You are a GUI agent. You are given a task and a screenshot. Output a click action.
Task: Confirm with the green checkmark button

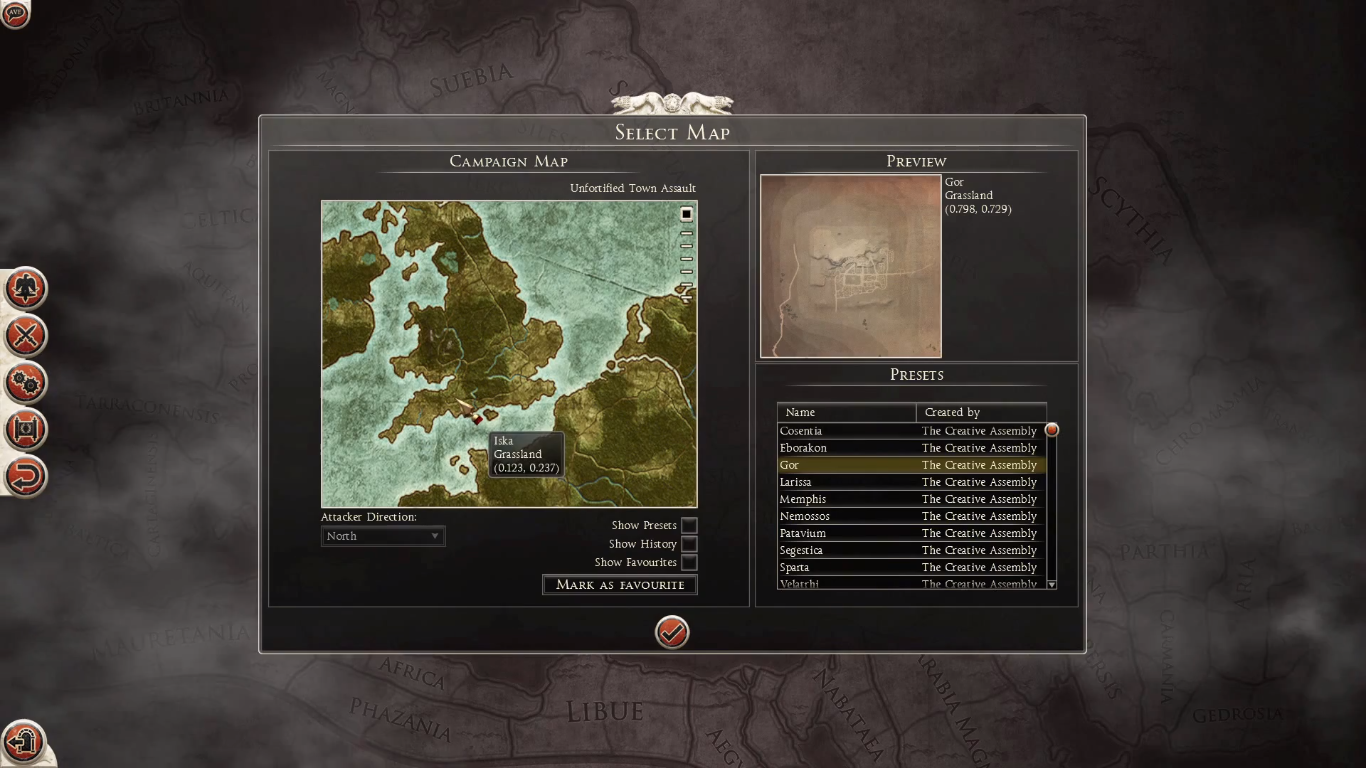[x=671, y=632]
